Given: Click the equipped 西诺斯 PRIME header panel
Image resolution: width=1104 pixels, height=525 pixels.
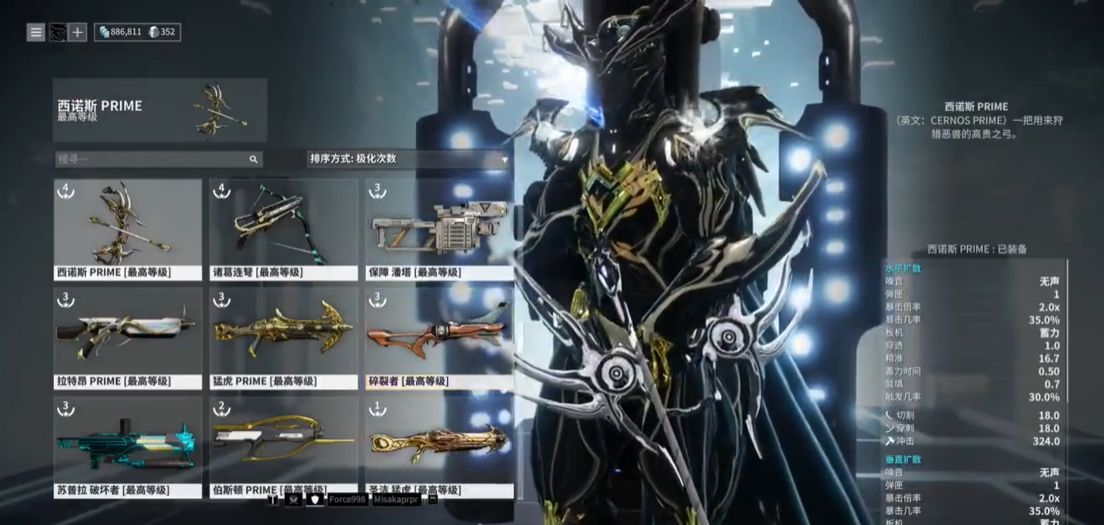Looking at the screenshot, I should (160, 110).
